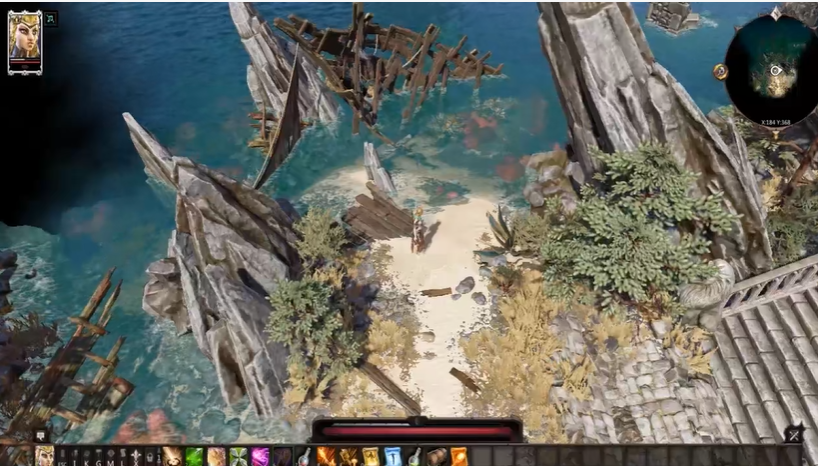This screenshot has width=818, height=466.
Task: Click the small icon right of the portrait
Action: pyautogui.click(x=51, y=18)
